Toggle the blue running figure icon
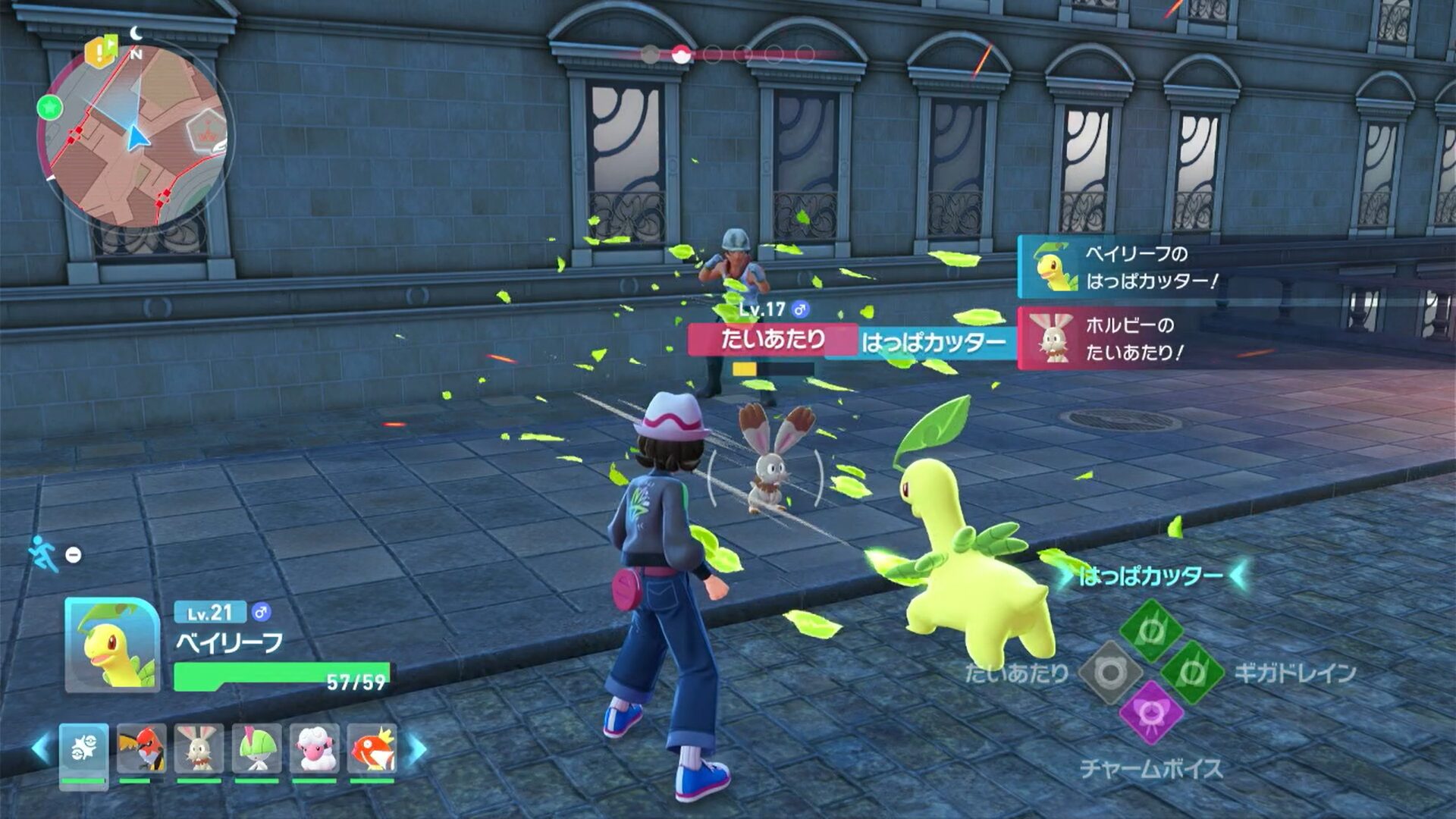Viewport: 1456px width, 819px height. click(42, 554)
